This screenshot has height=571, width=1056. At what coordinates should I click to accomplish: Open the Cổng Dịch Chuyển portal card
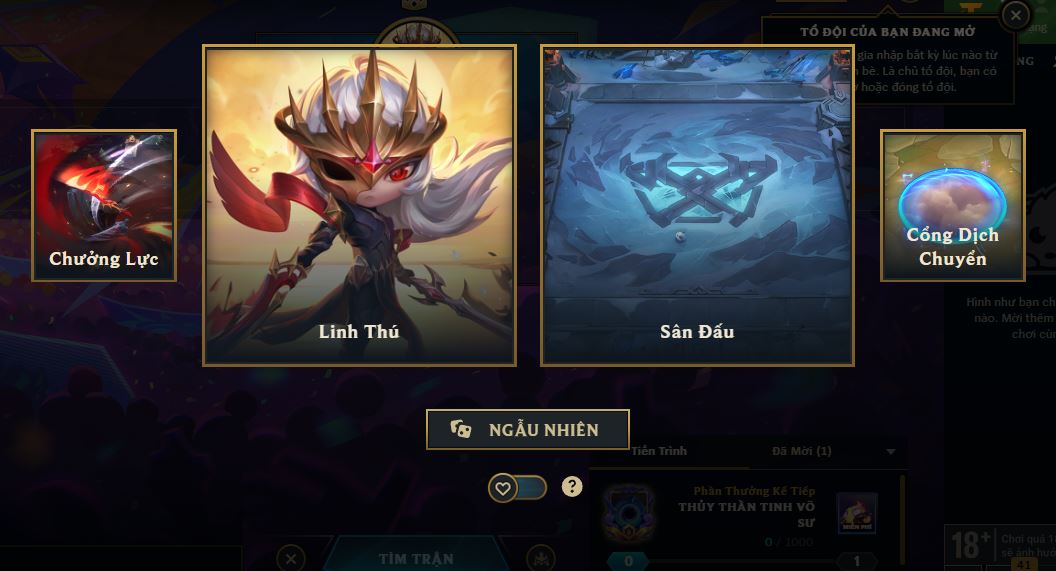click(952, 205)
